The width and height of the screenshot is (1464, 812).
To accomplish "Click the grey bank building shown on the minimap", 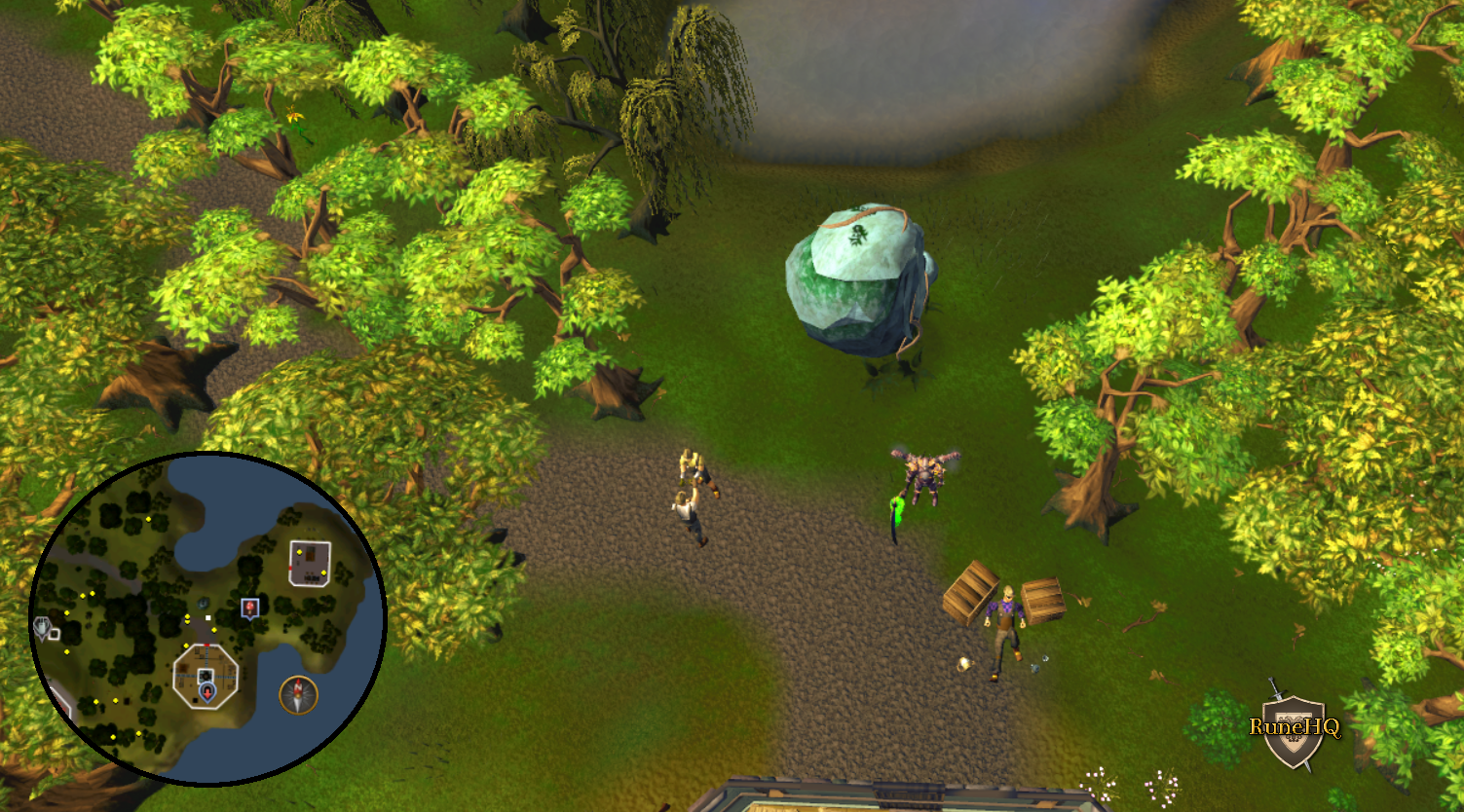I will click(x=309, y=562).
